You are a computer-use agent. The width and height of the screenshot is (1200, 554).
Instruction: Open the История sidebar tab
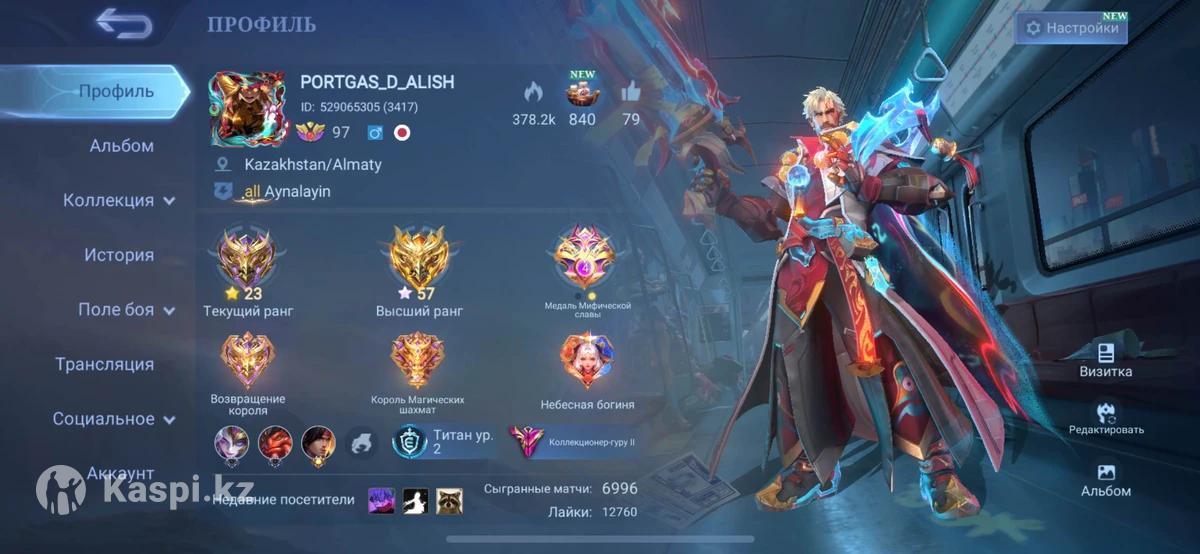click(119, 255)
